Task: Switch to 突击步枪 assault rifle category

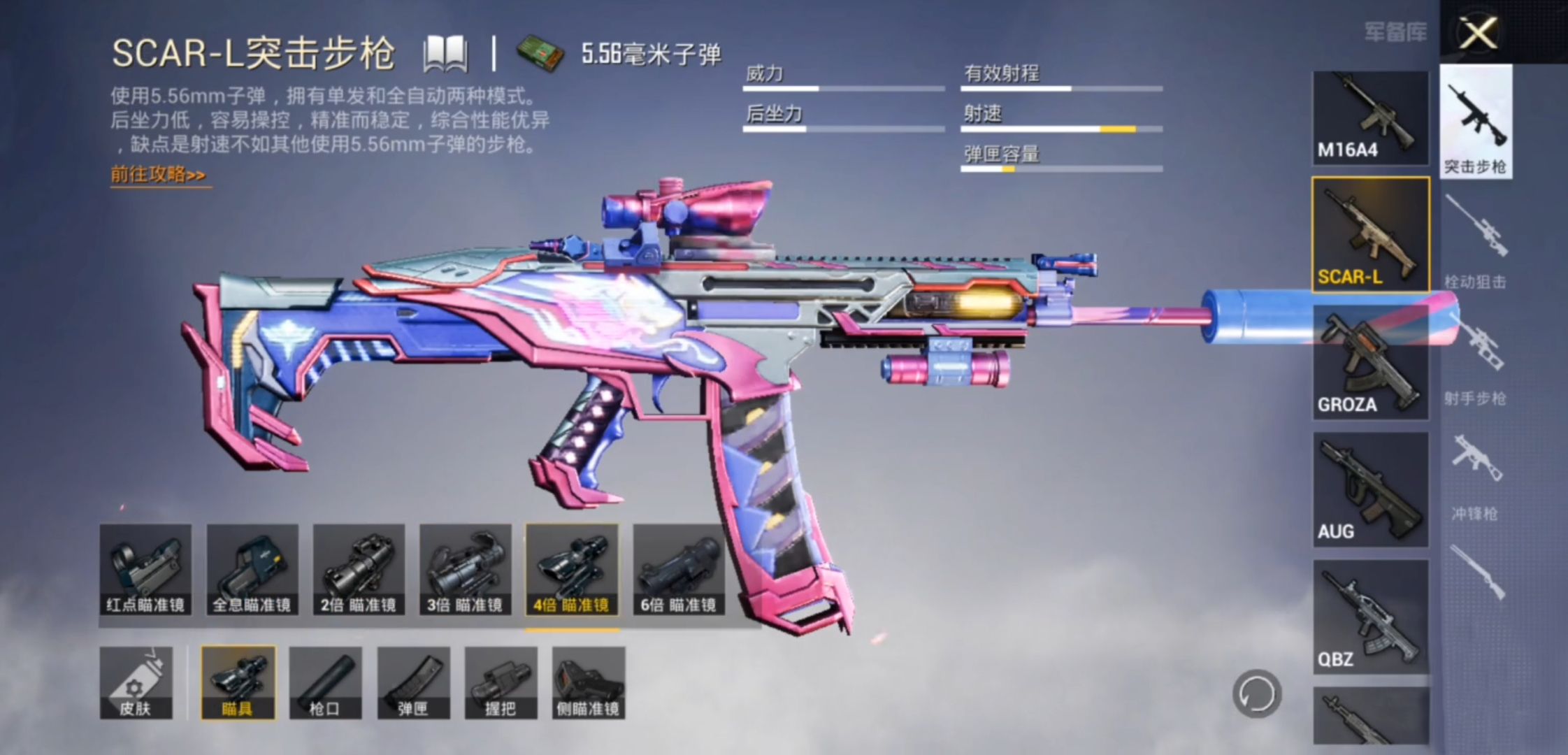Action: (x=1475, y=122)
